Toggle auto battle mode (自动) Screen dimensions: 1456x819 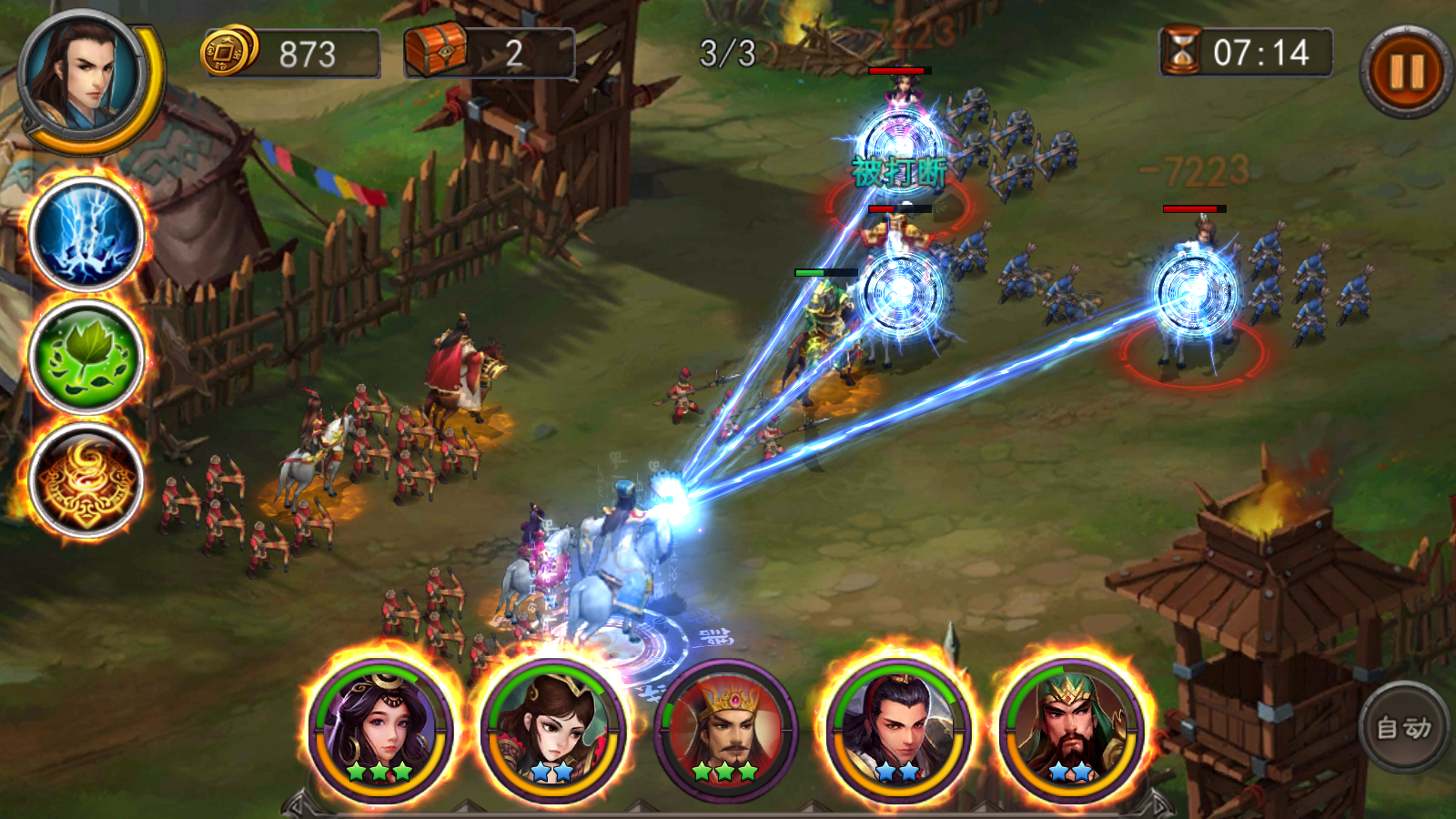1403,727
